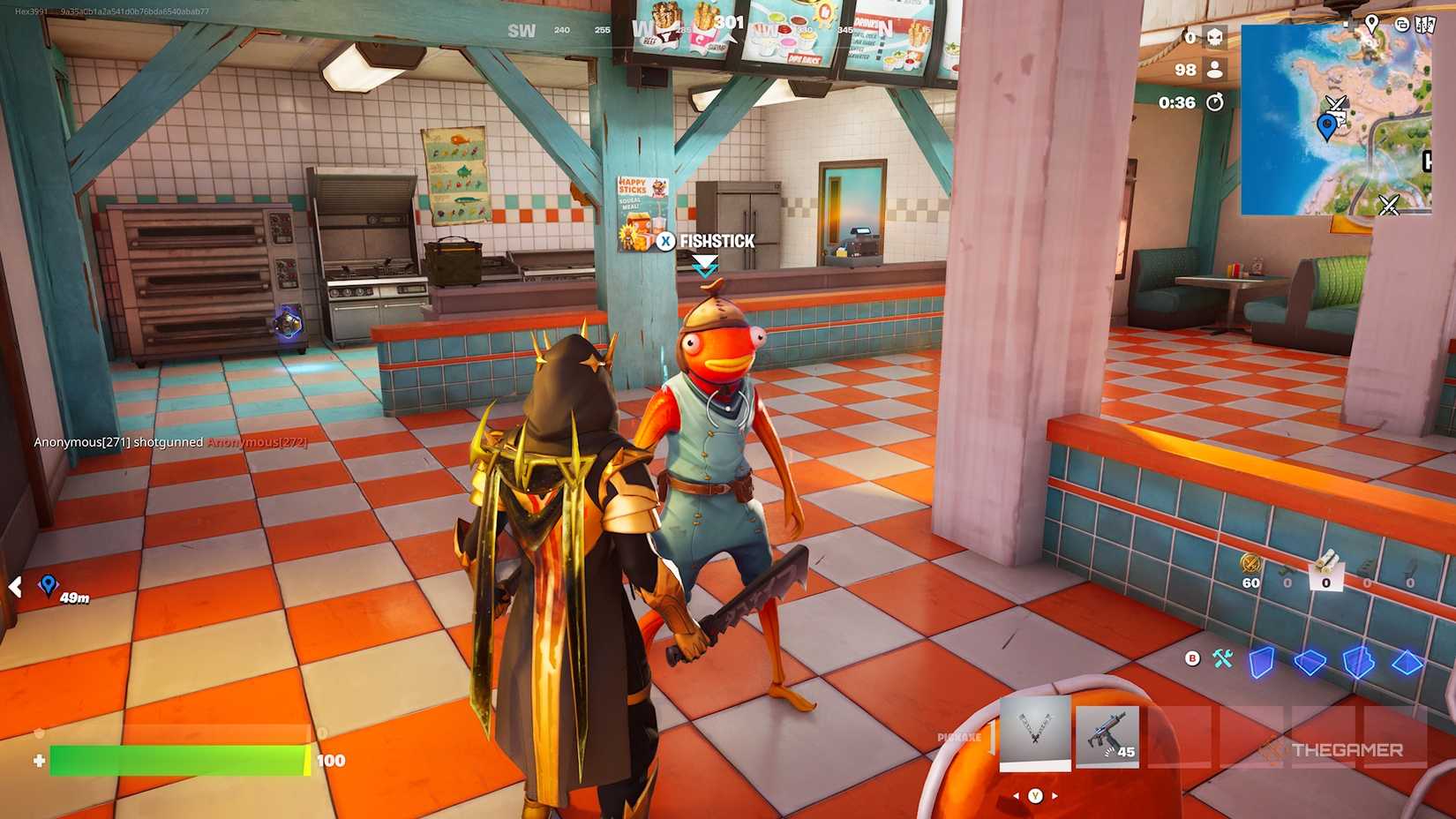Select the ramp build piece

coord(1358,662)
